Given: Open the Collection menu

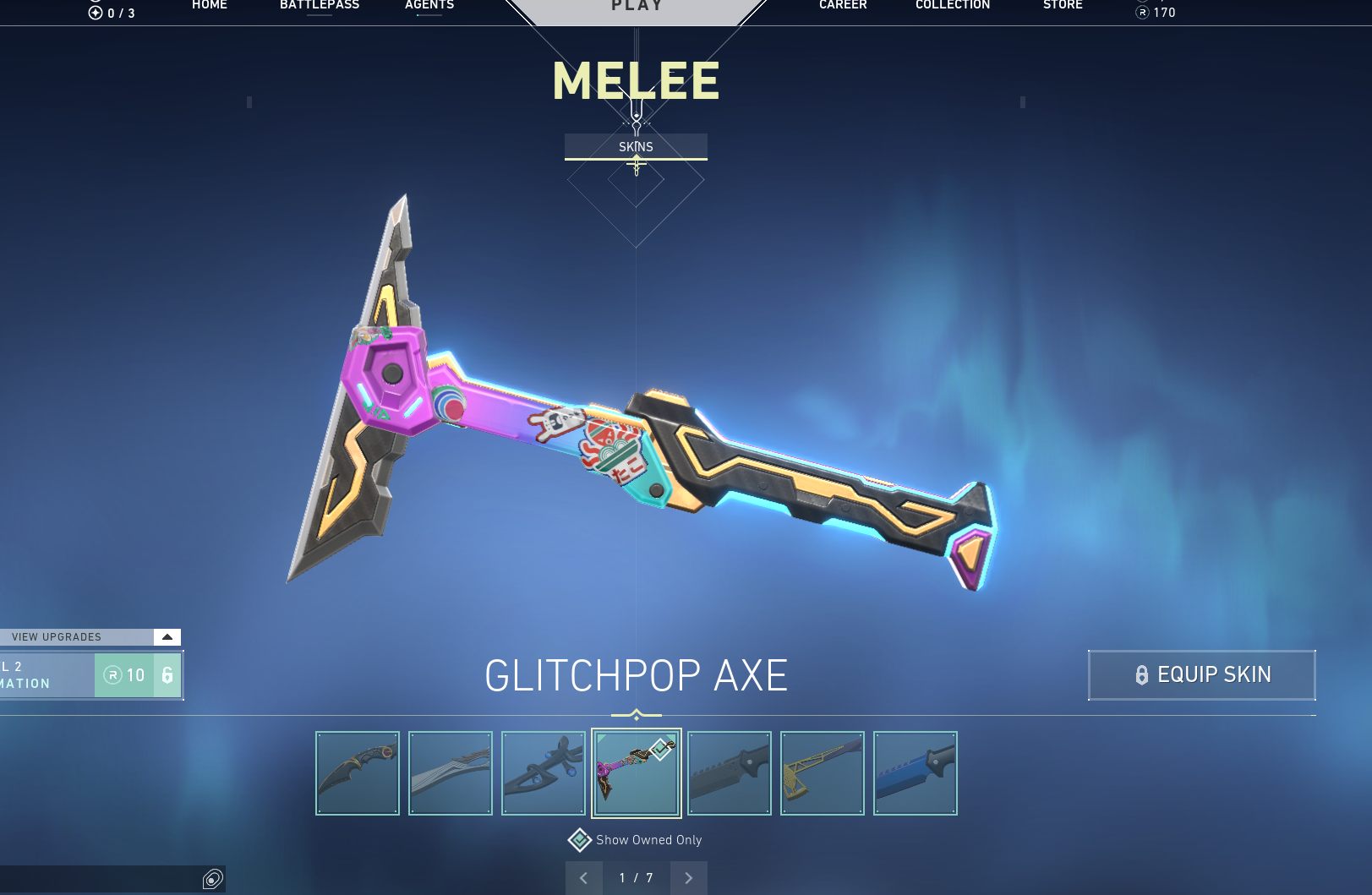Looking at the screenshot, I should [953, 5].
